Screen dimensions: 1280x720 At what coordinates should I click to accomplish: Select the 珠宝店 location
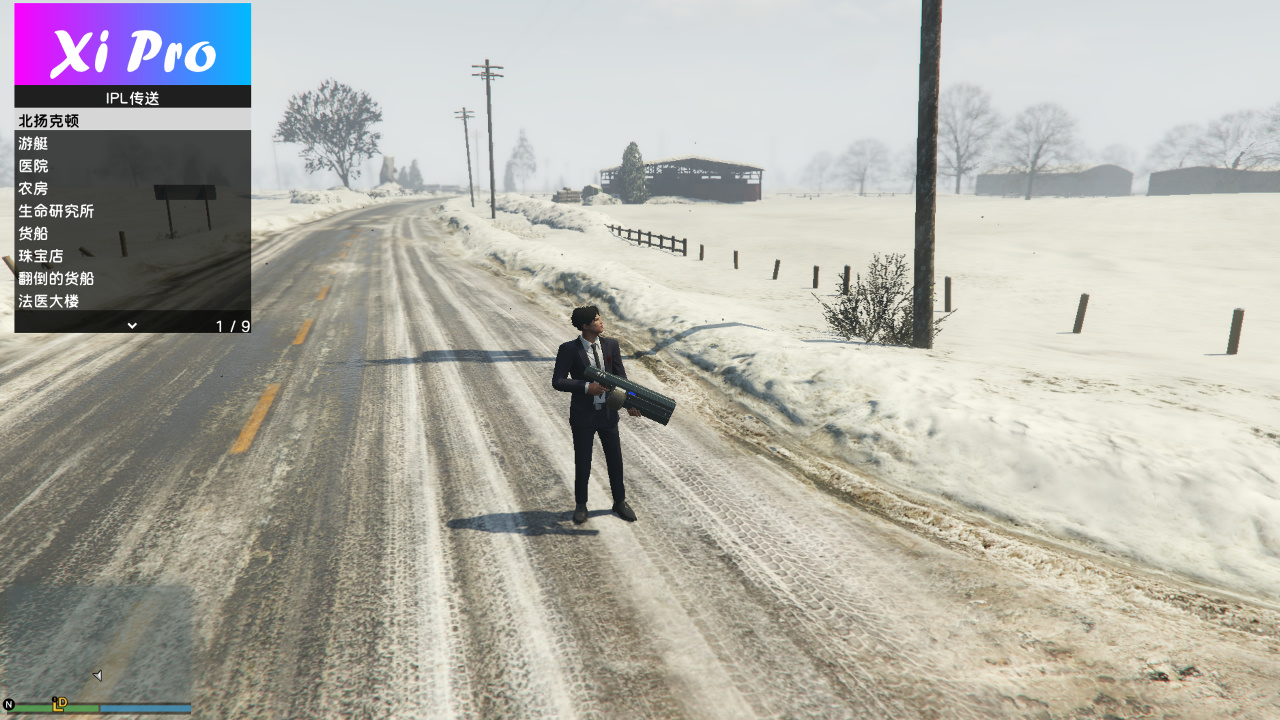[x=132, y=256]
